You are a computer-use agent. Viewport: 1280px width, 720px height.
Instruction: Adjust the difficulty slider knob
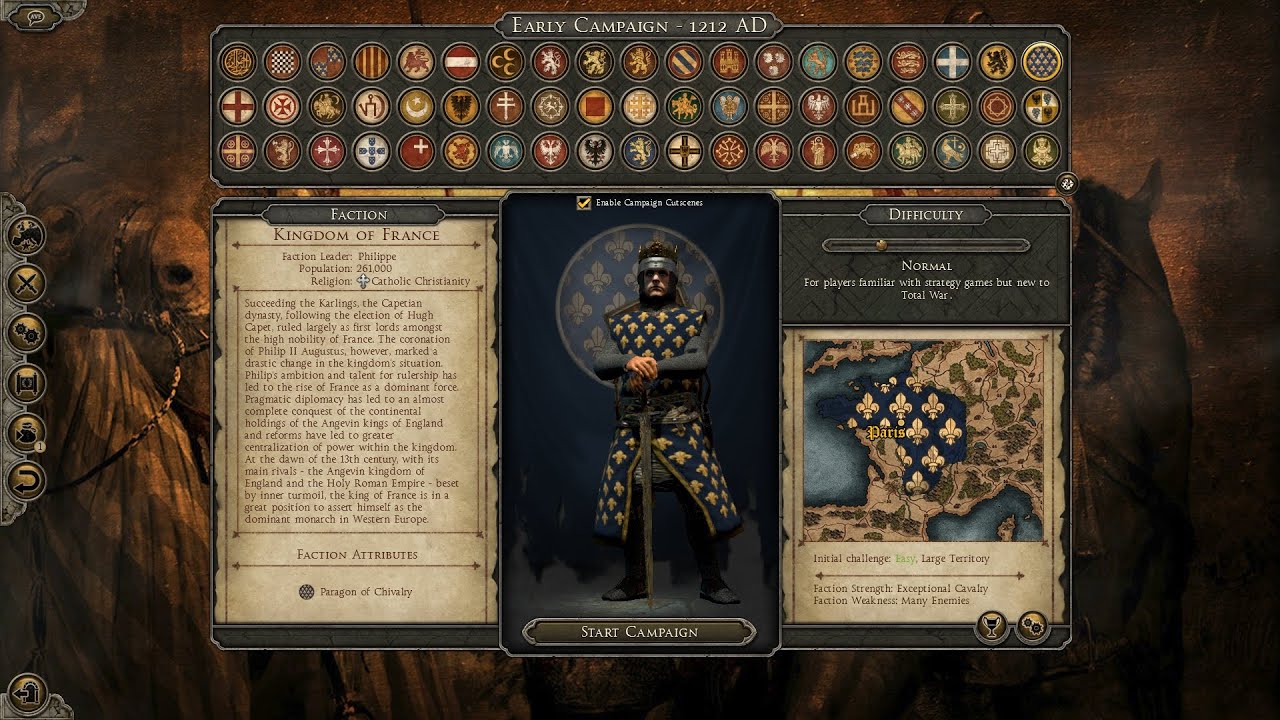pyautogui.click(x=881, y=244)
